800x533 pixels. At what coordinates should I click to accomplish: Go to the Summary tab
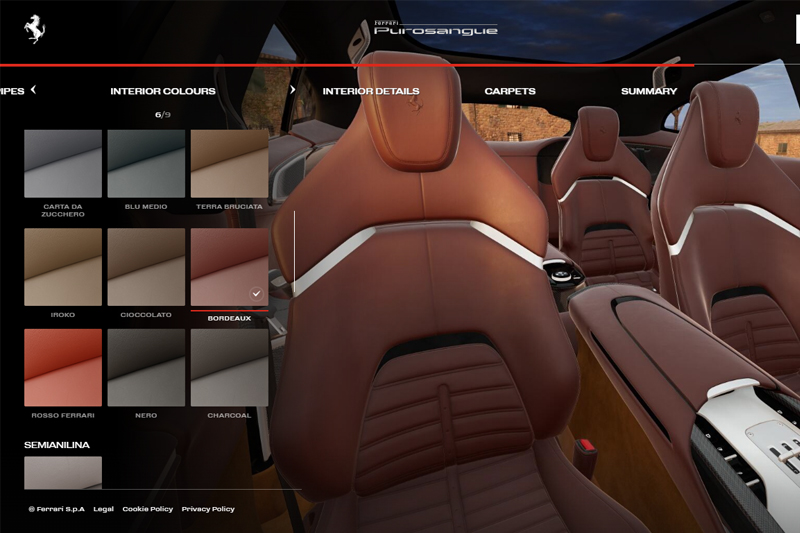(649, 91)
